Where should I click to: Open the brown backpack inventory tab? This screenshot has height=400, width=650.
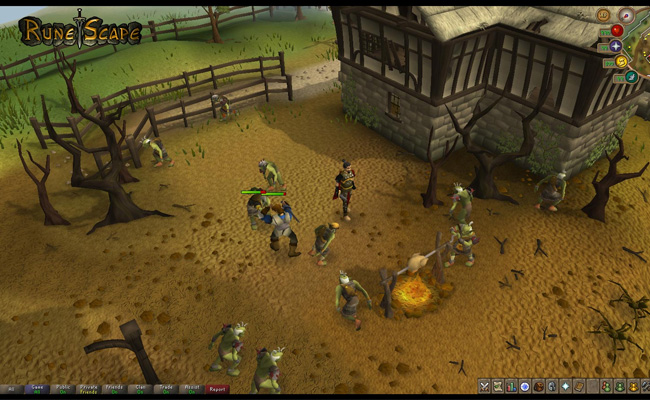pyautogui.click(x=538, y=386)
